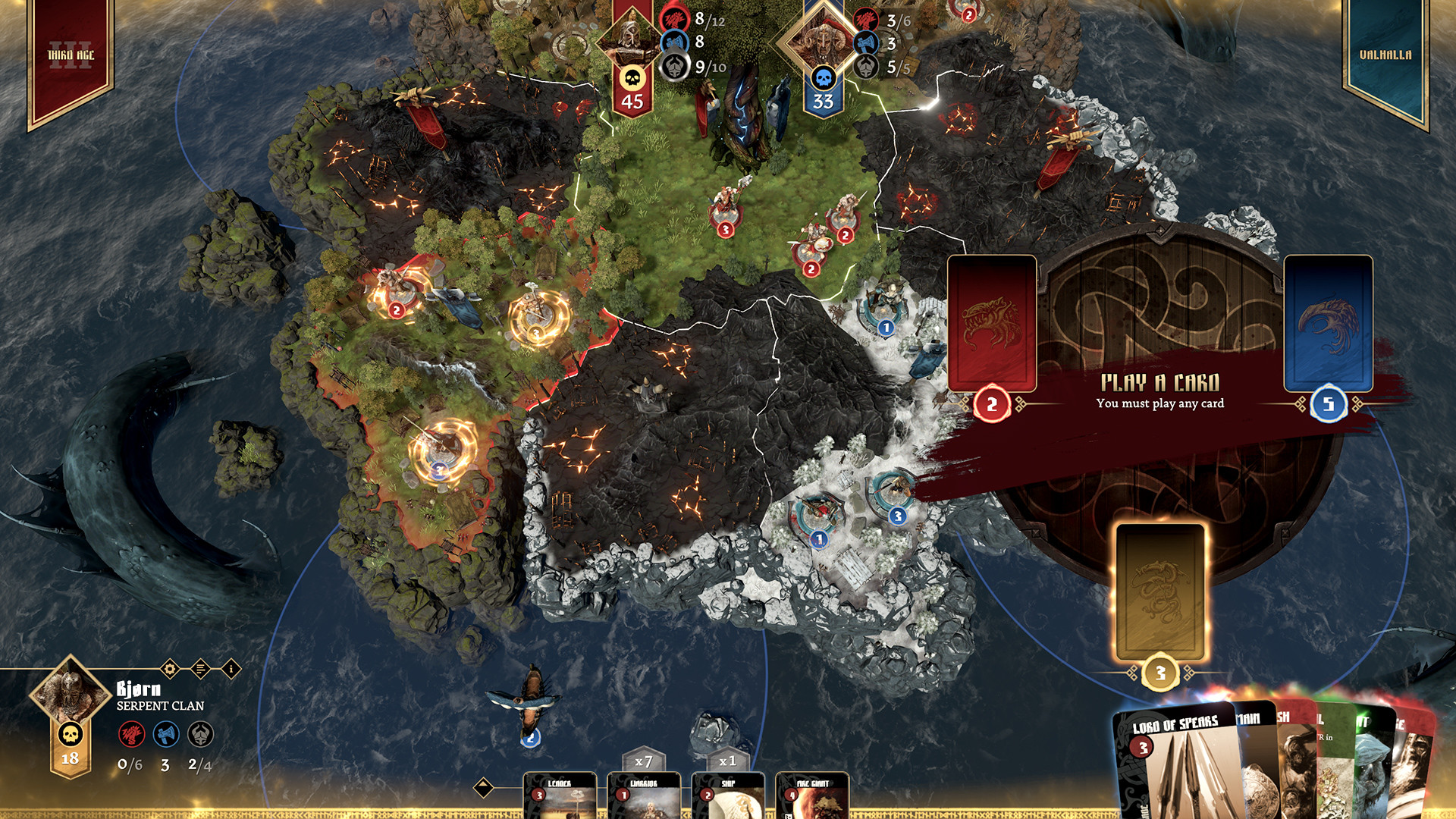The height and width of the screenshot is (819, 1456).
Task: Select the red Rage icon in Bjørn's stats
Action: 130,734
